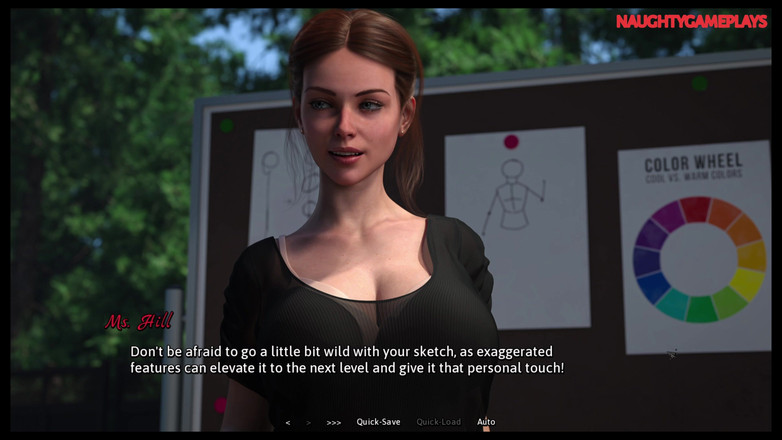The width and height of the screenshot is (782, 440).
Task: Click Quick-Save in the bottom bar
Action: (x=378, y=422)
